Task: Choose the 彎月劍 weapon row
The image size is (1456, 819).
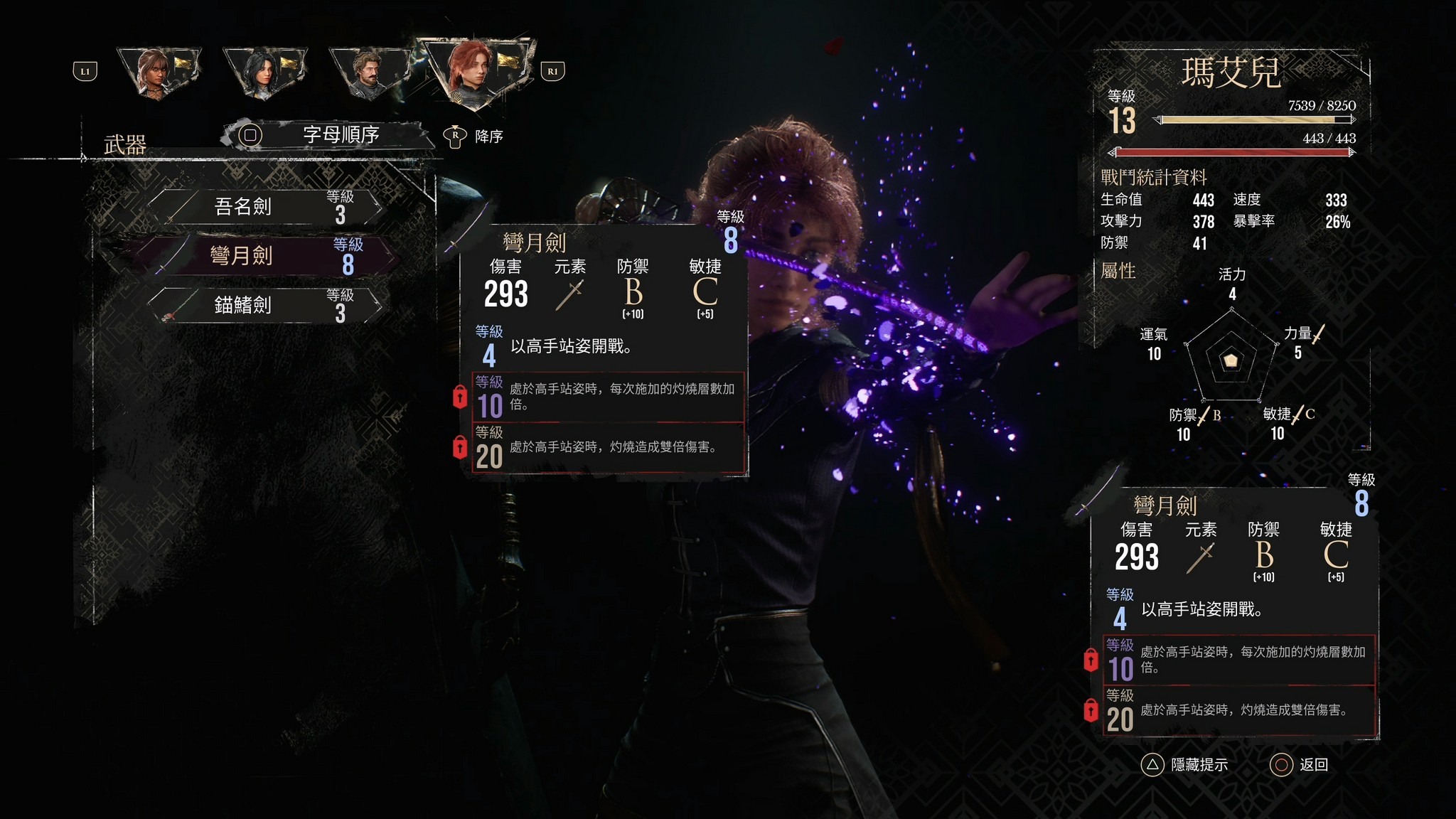Action: (x=264, y=256)
